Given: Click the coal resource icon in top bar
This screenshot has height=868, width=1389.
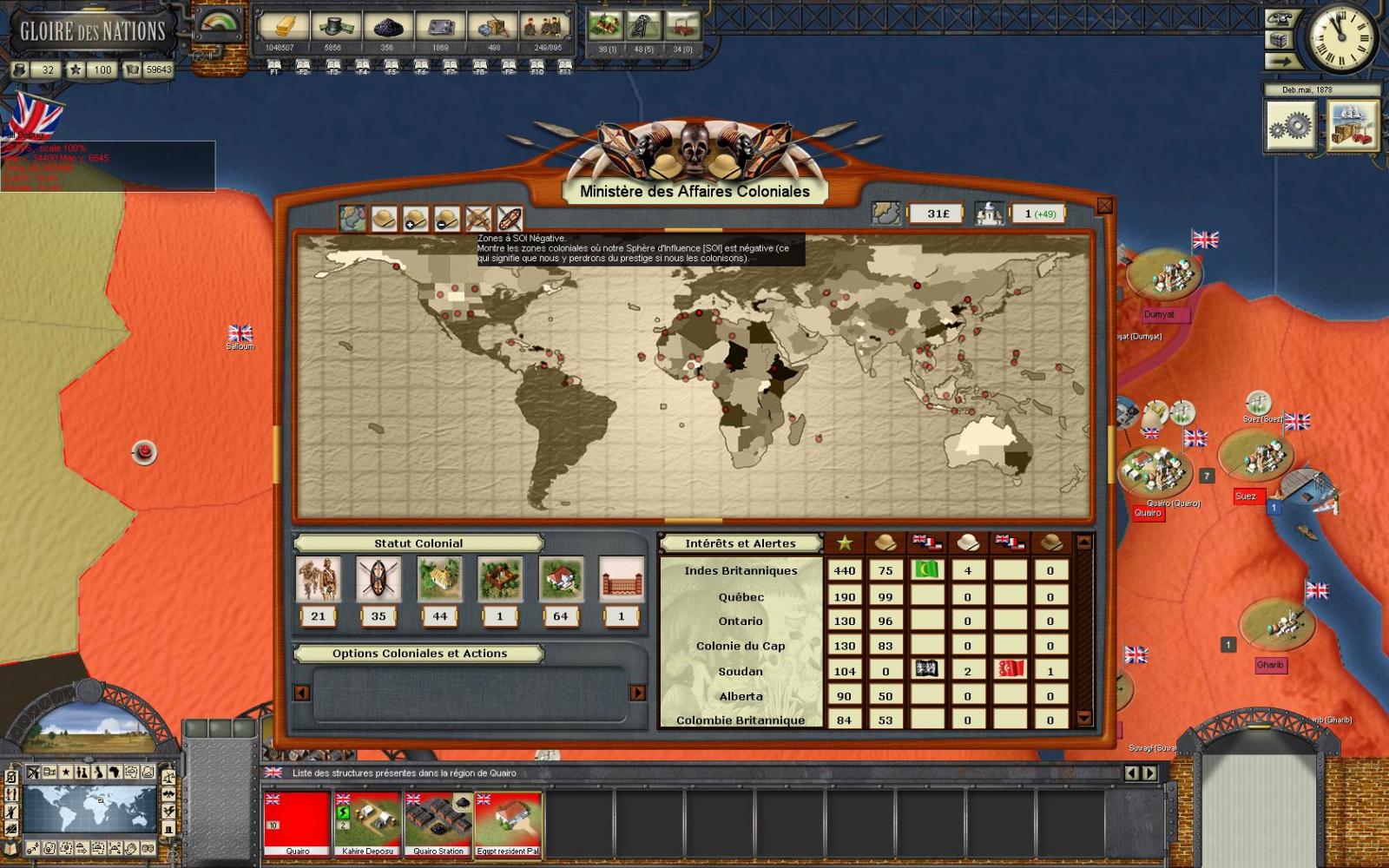Looking at the screenshot, I should pos(386,26).
